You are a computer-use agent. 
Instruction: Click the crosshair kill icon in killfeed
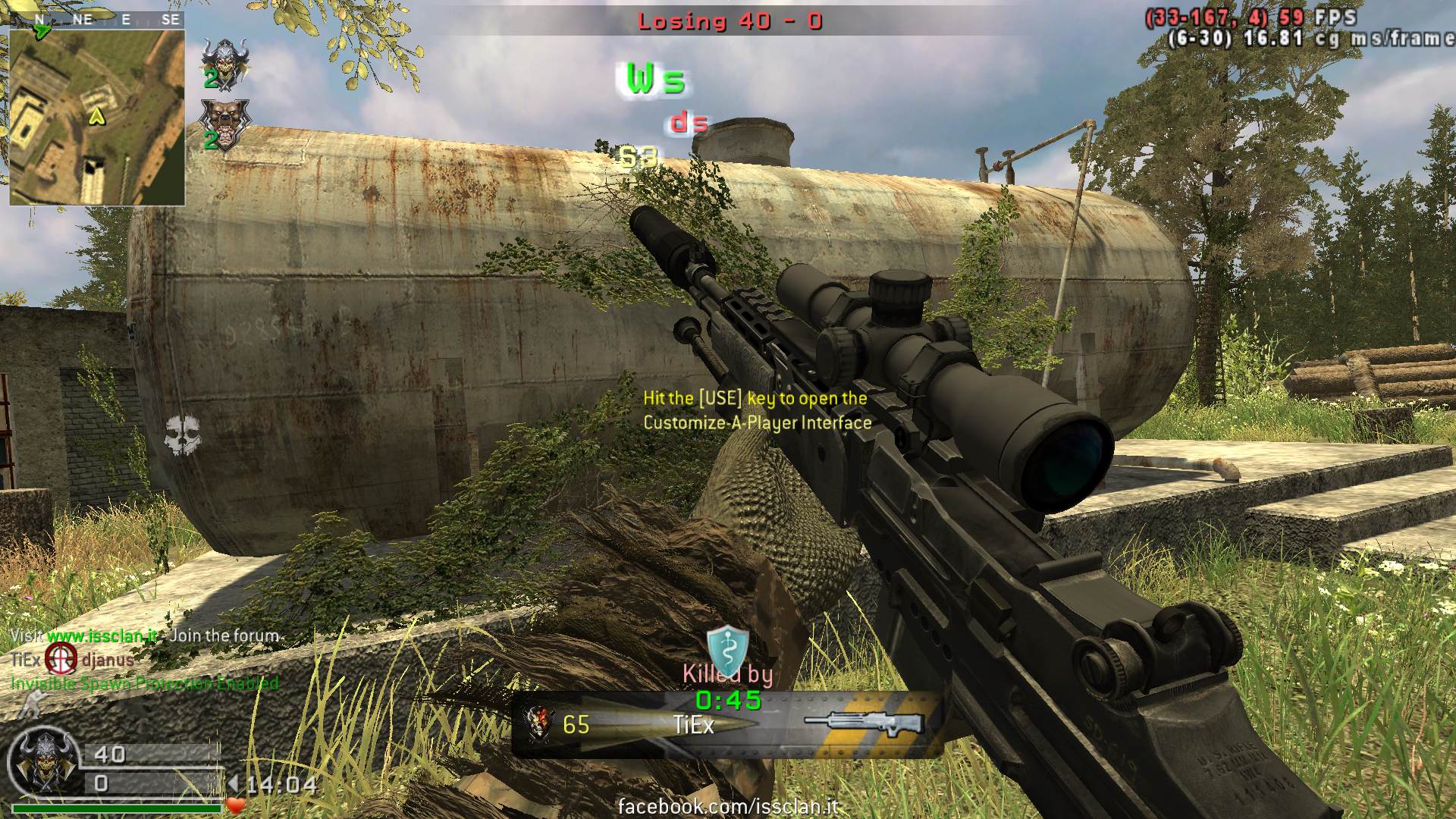pos(61,658)
